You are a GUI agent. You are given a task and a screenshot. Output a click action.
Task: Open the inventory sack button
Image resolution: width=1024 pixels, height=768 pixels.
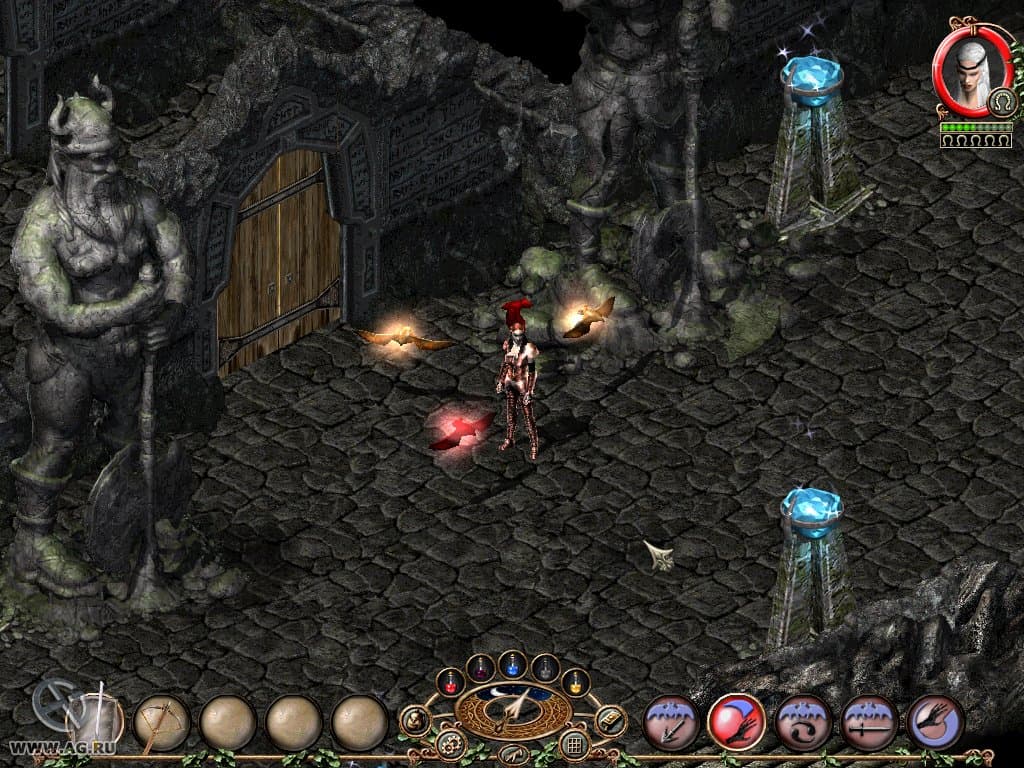[415, 720]
